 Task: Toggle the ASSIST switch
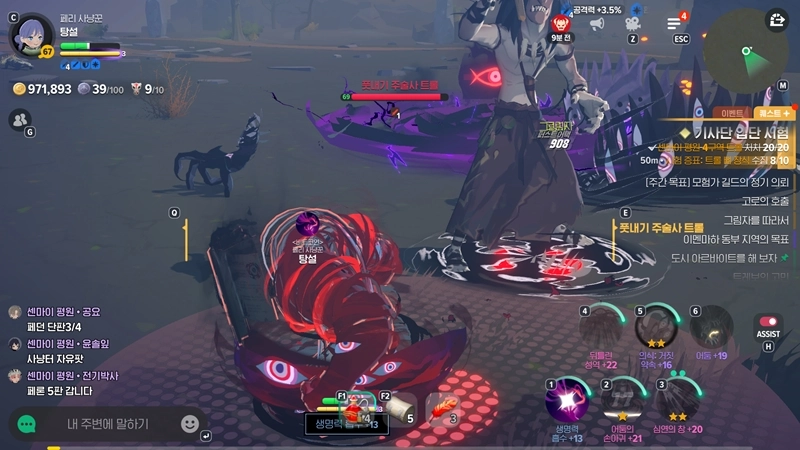[768, 322]
